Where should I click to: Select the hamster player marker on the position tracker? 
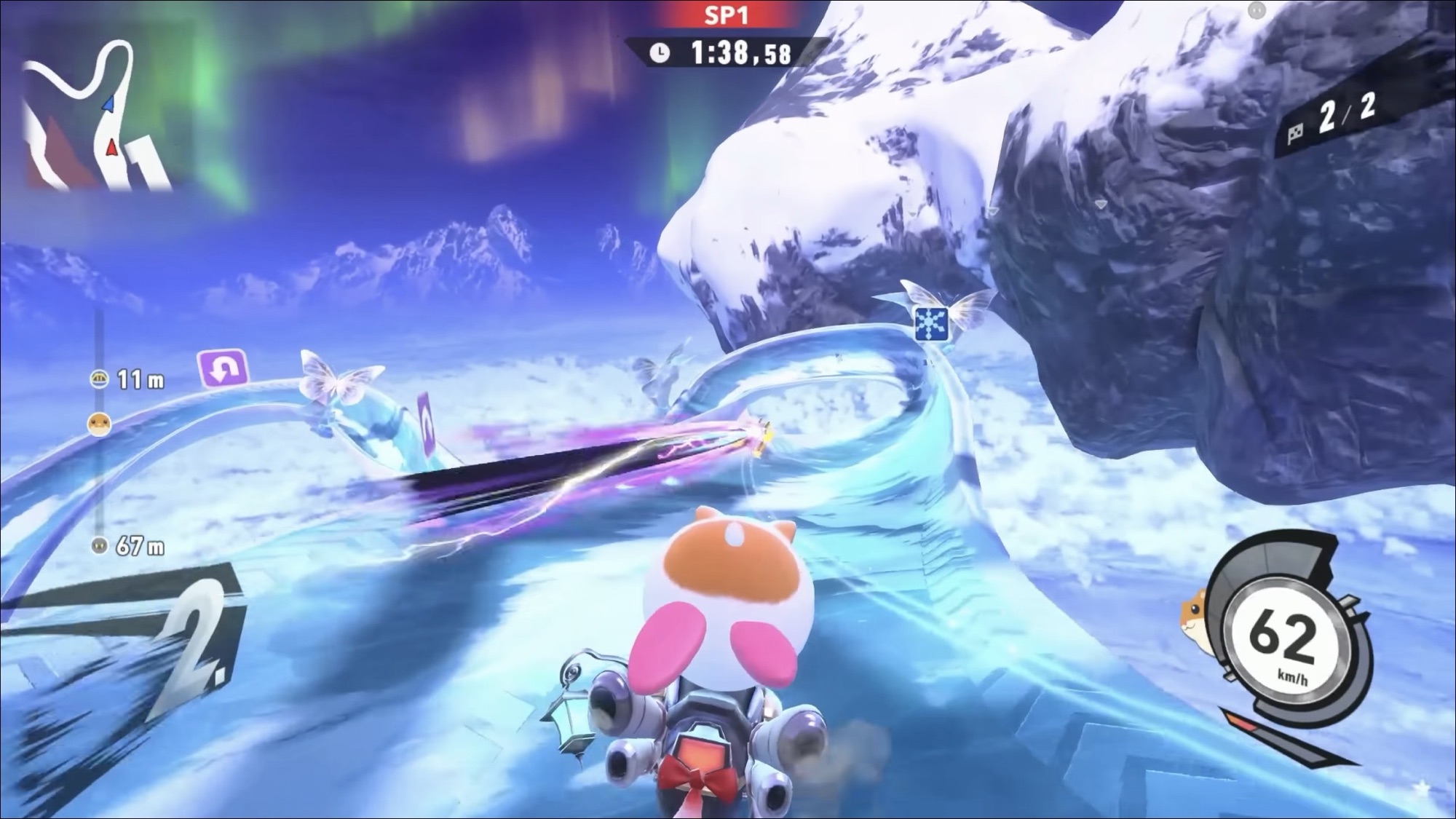click(99, 423)
